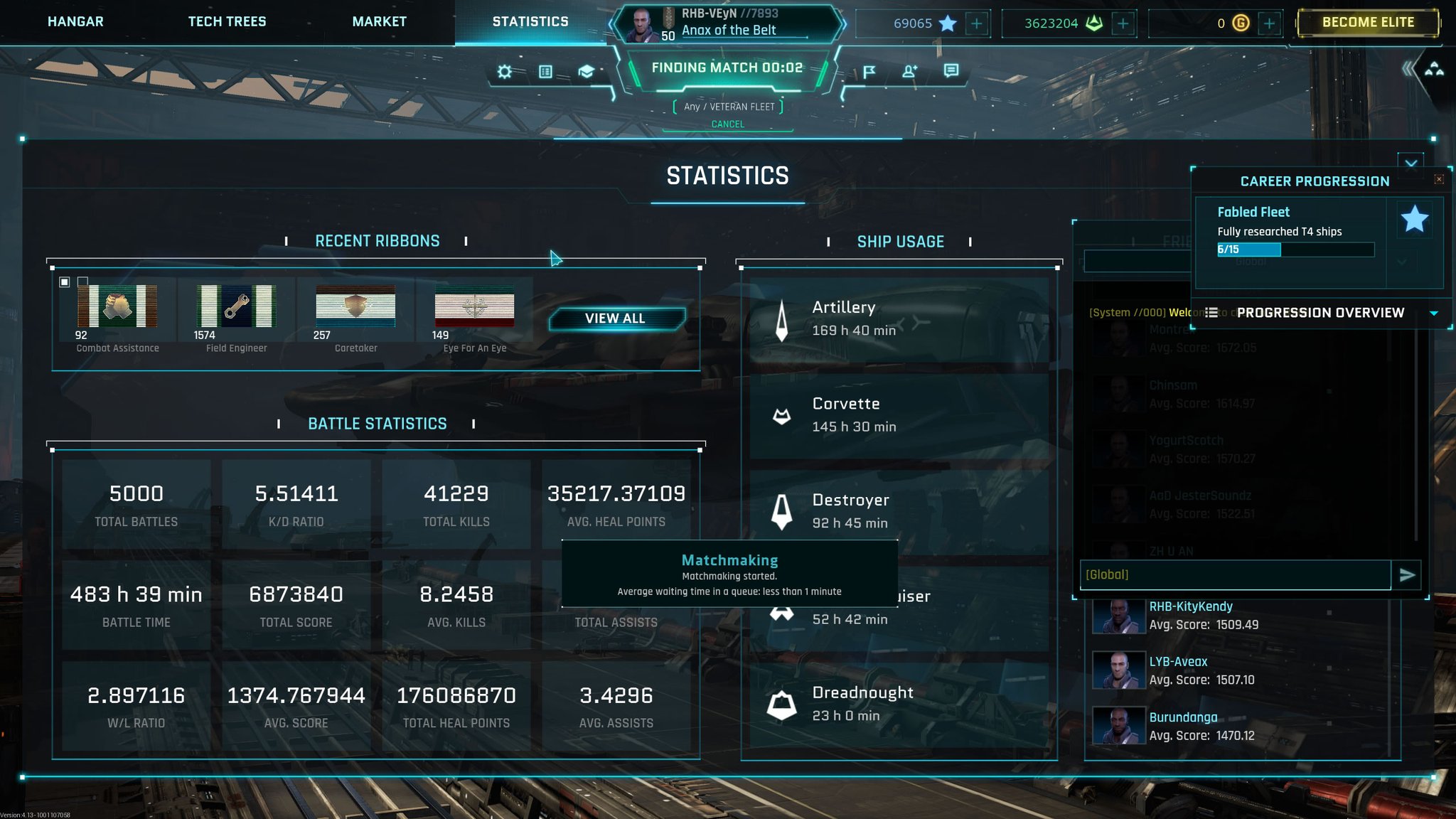Click the flag icon

pyautogui.click(x=869, y=71)
